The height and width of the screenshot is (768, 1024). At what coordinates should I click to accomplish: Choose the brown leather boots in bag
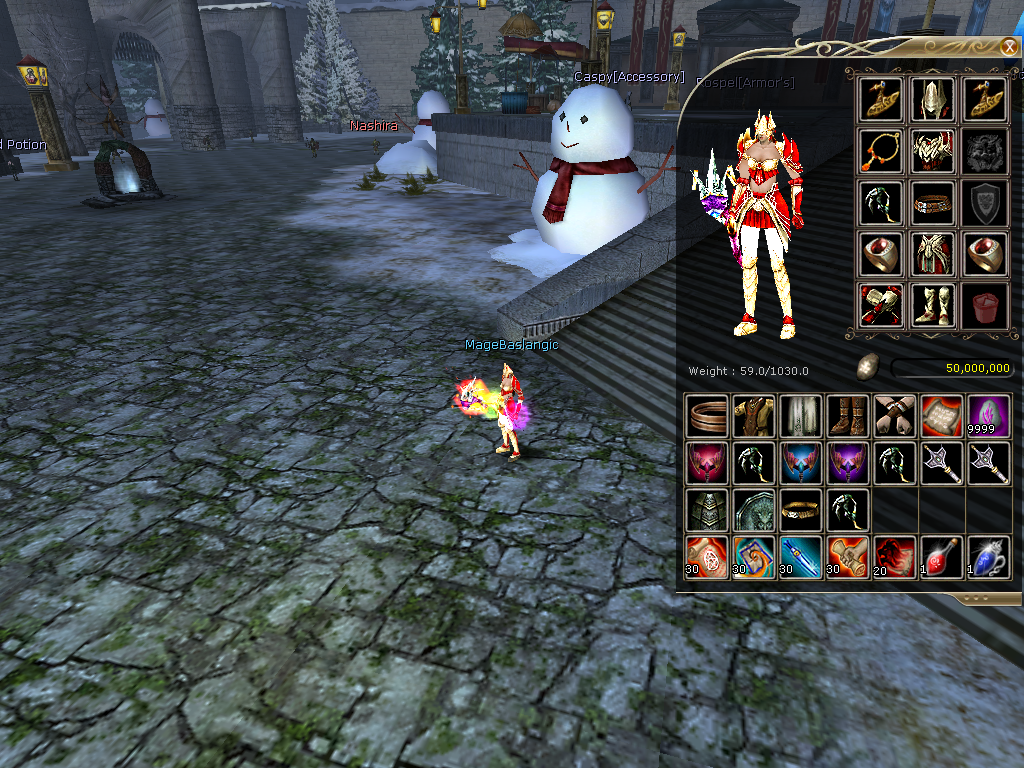tap(848, 416)
